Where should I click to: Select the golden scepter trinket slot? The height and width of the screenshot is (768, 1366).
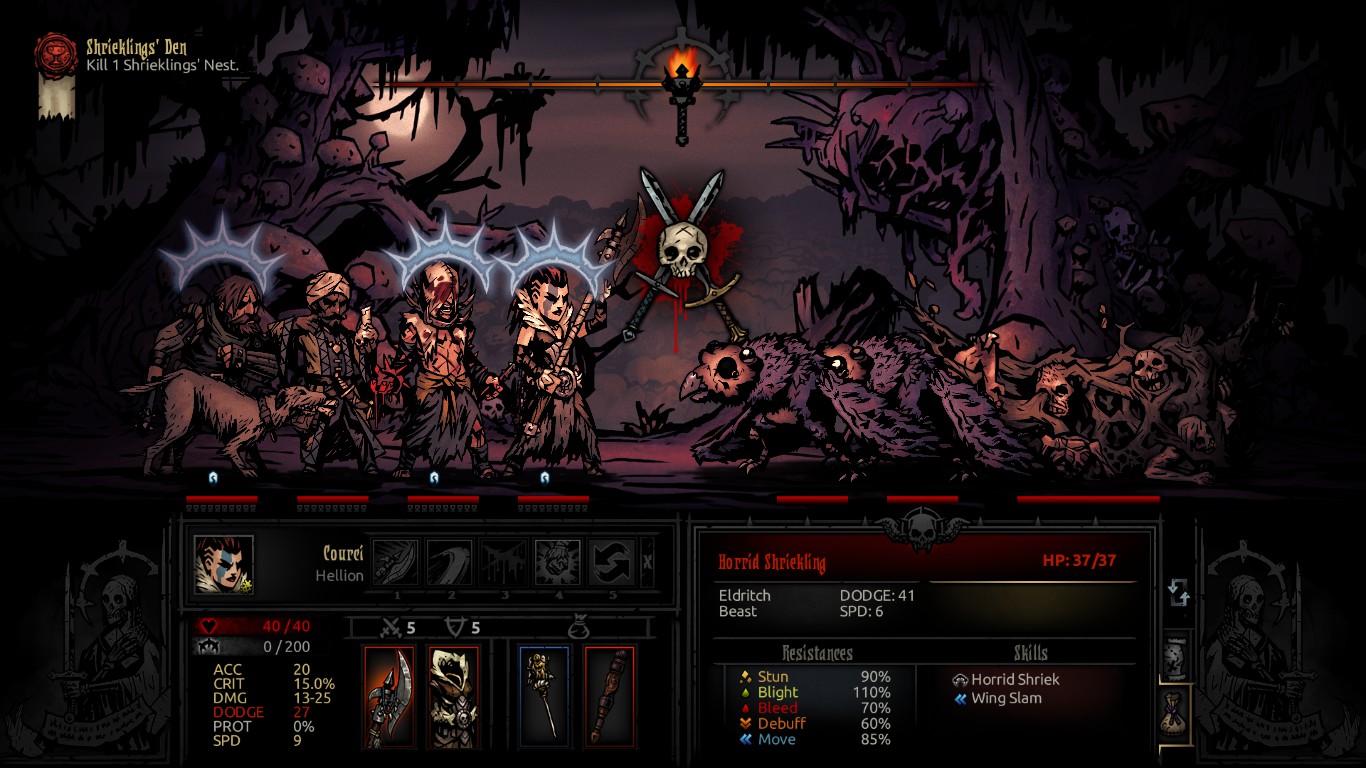click(544, 697)
